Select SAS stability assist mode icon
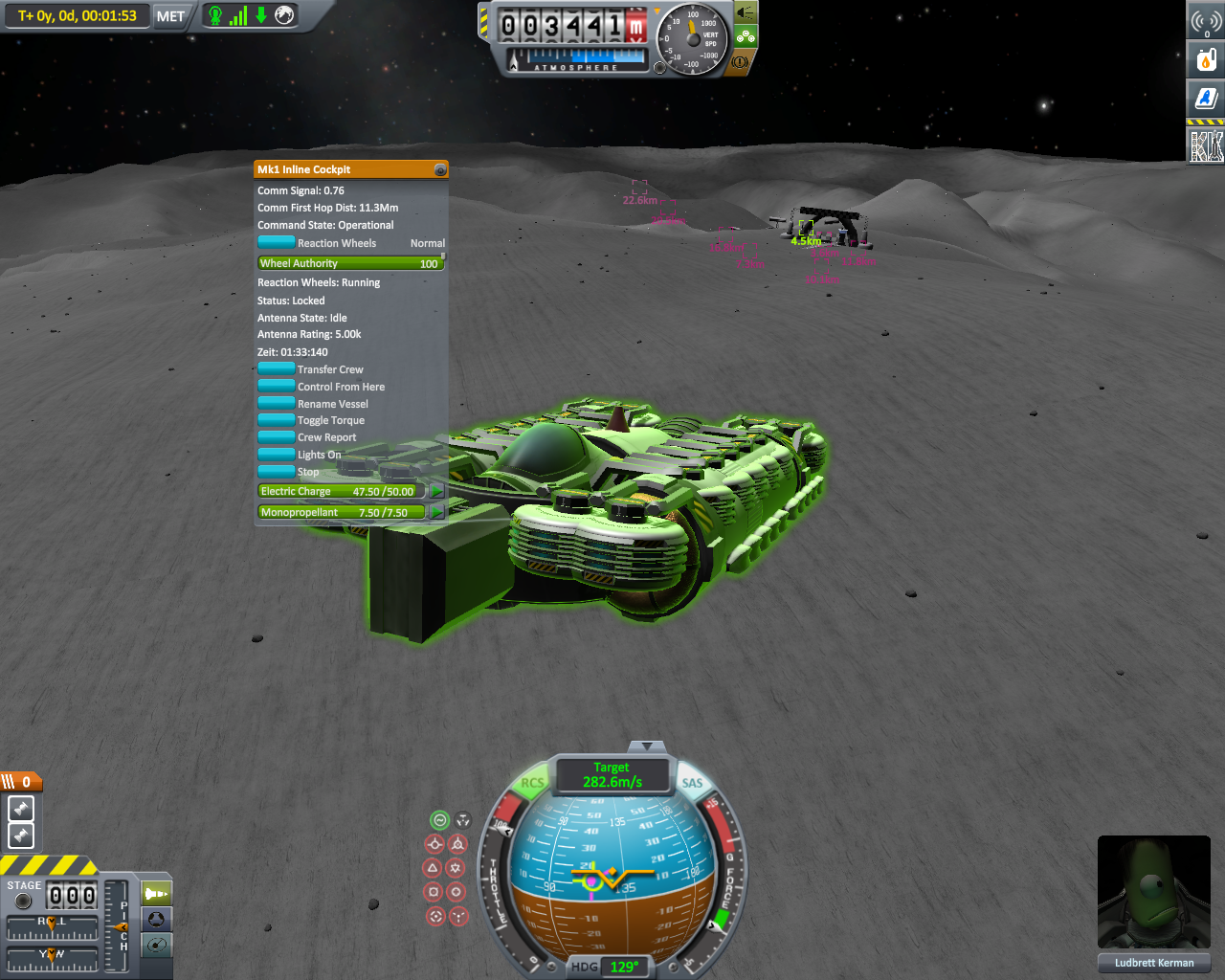Viewport: 1225px width, 980px height. click(439, 820)
